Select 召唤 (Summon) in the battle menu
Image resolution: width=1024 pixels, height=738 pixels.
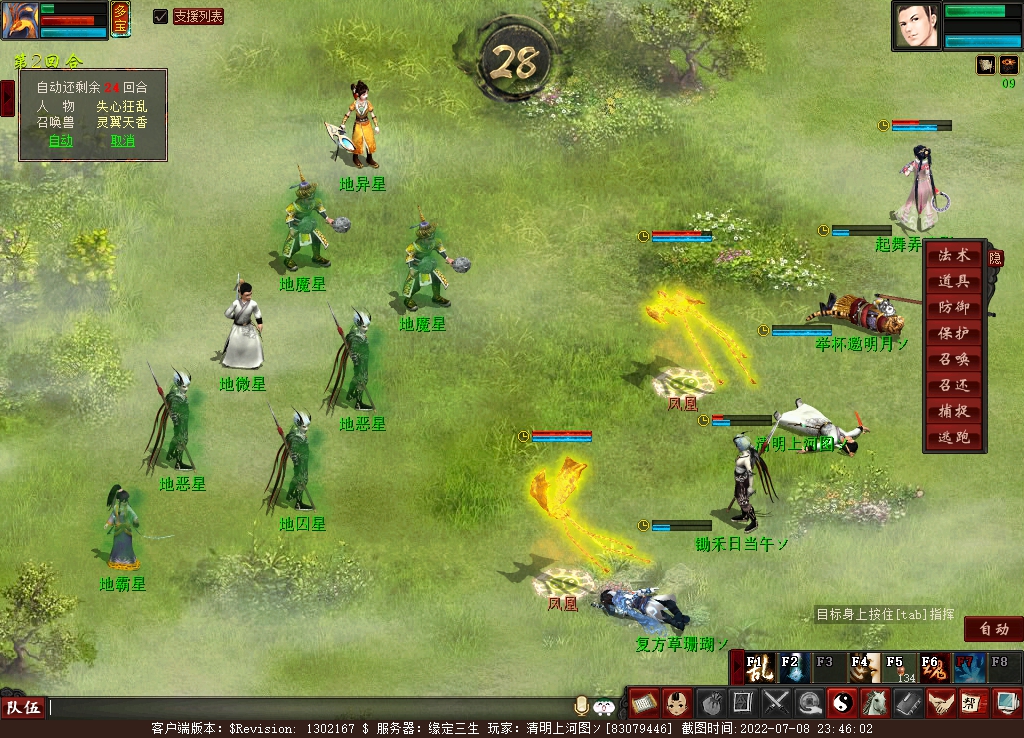pos(954,360)
